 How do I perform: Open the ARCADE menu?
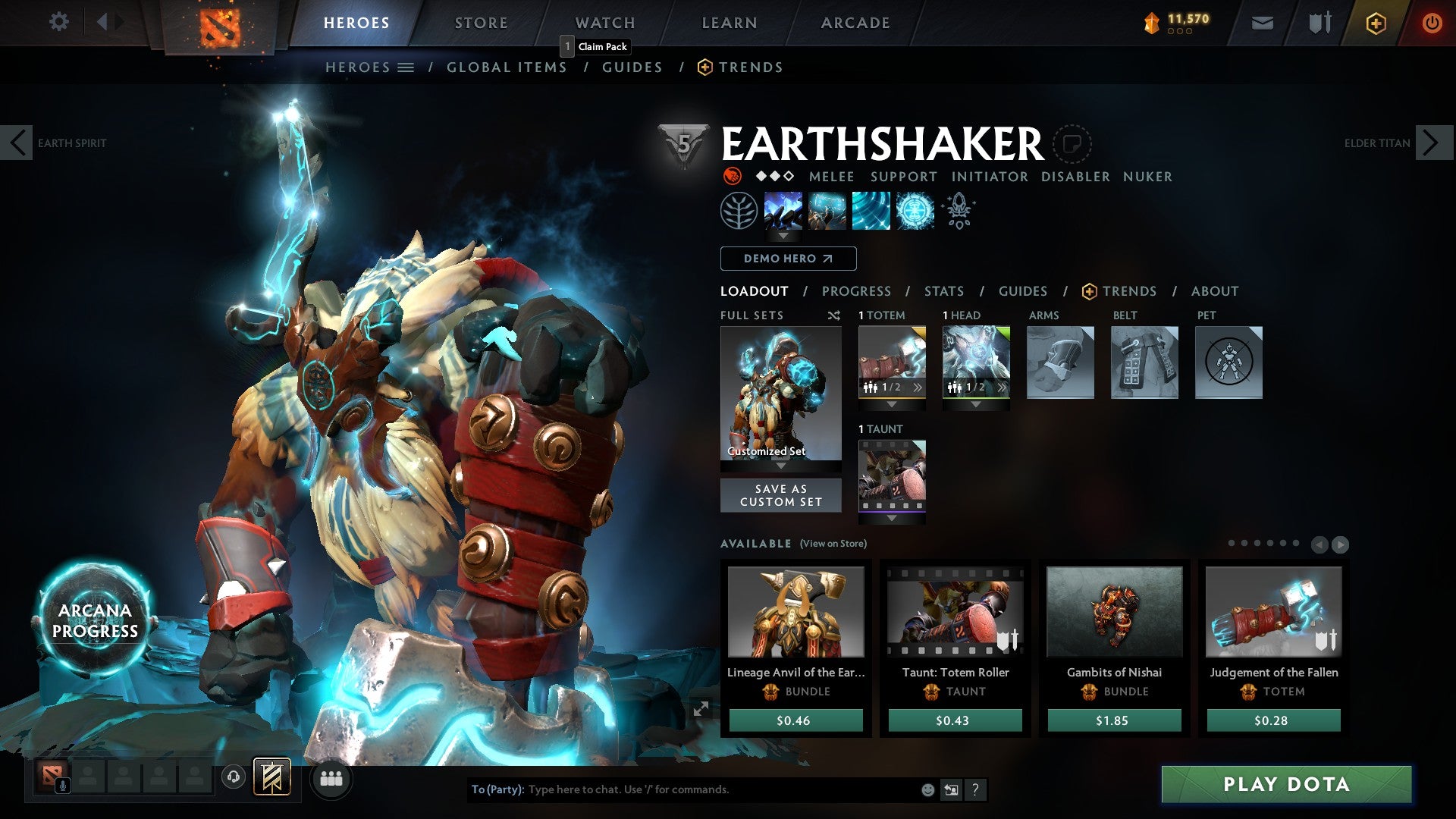pos(854,23)
